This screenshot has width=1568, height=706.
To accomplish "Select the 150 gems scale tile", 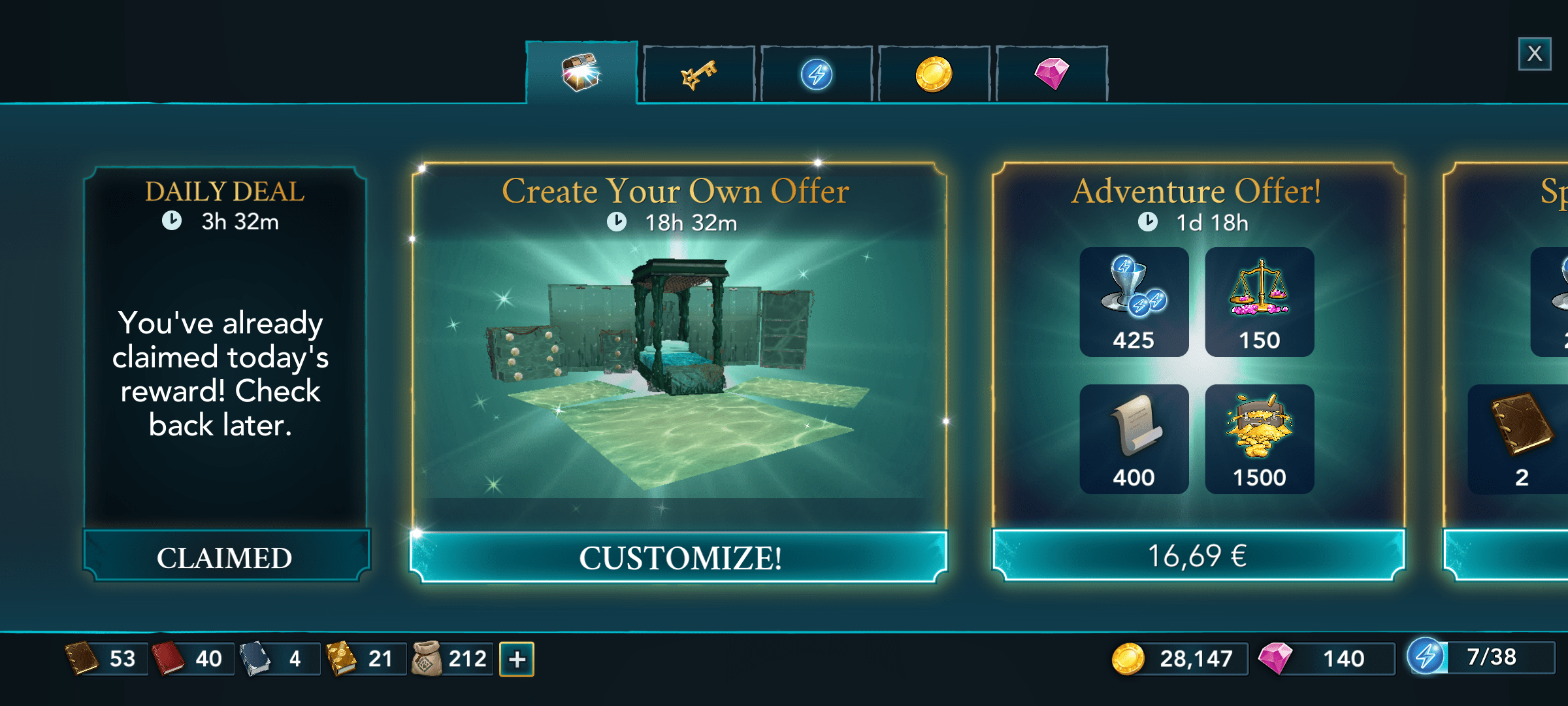I will (1259, 302).
